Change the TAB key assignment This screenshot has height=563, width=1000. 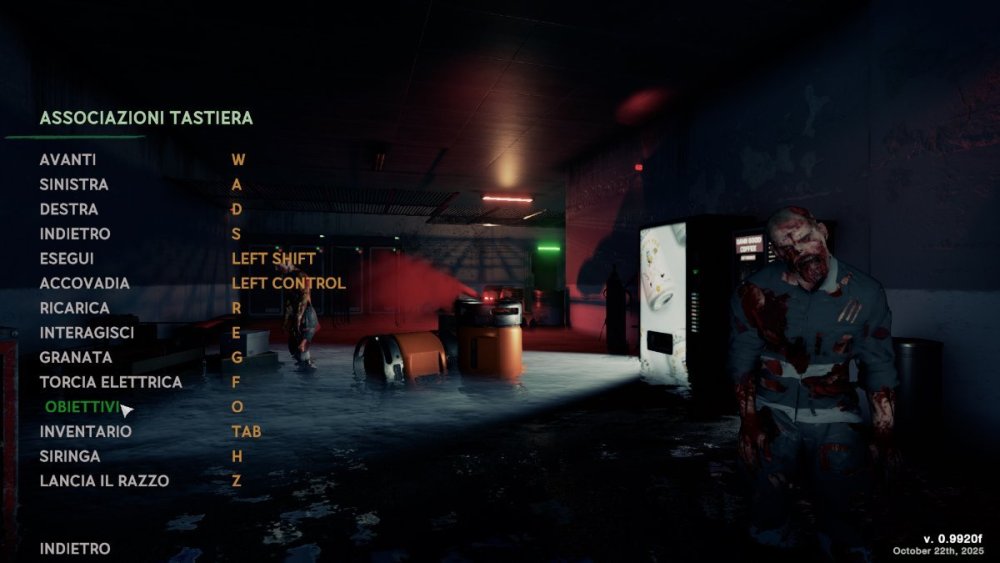[x=245, y=431]
